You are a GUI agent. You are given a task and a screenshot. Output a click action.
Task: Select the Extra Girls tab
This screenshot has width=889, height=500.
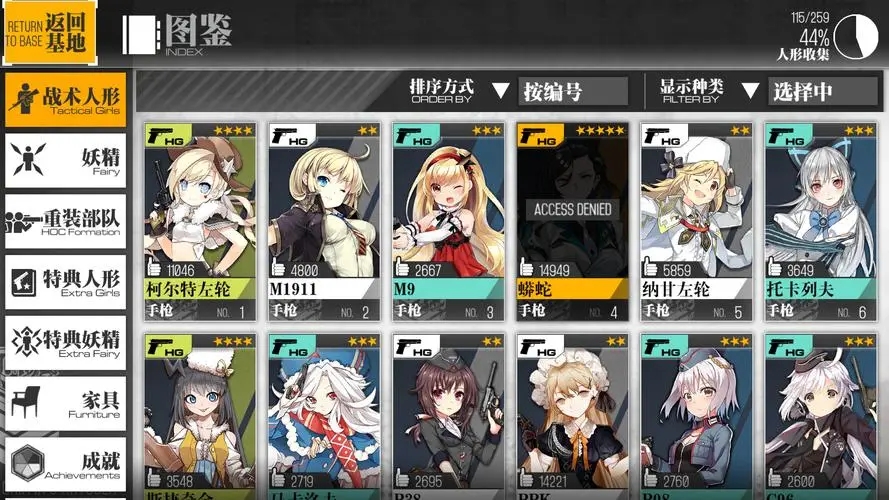[x=66, y=282]
